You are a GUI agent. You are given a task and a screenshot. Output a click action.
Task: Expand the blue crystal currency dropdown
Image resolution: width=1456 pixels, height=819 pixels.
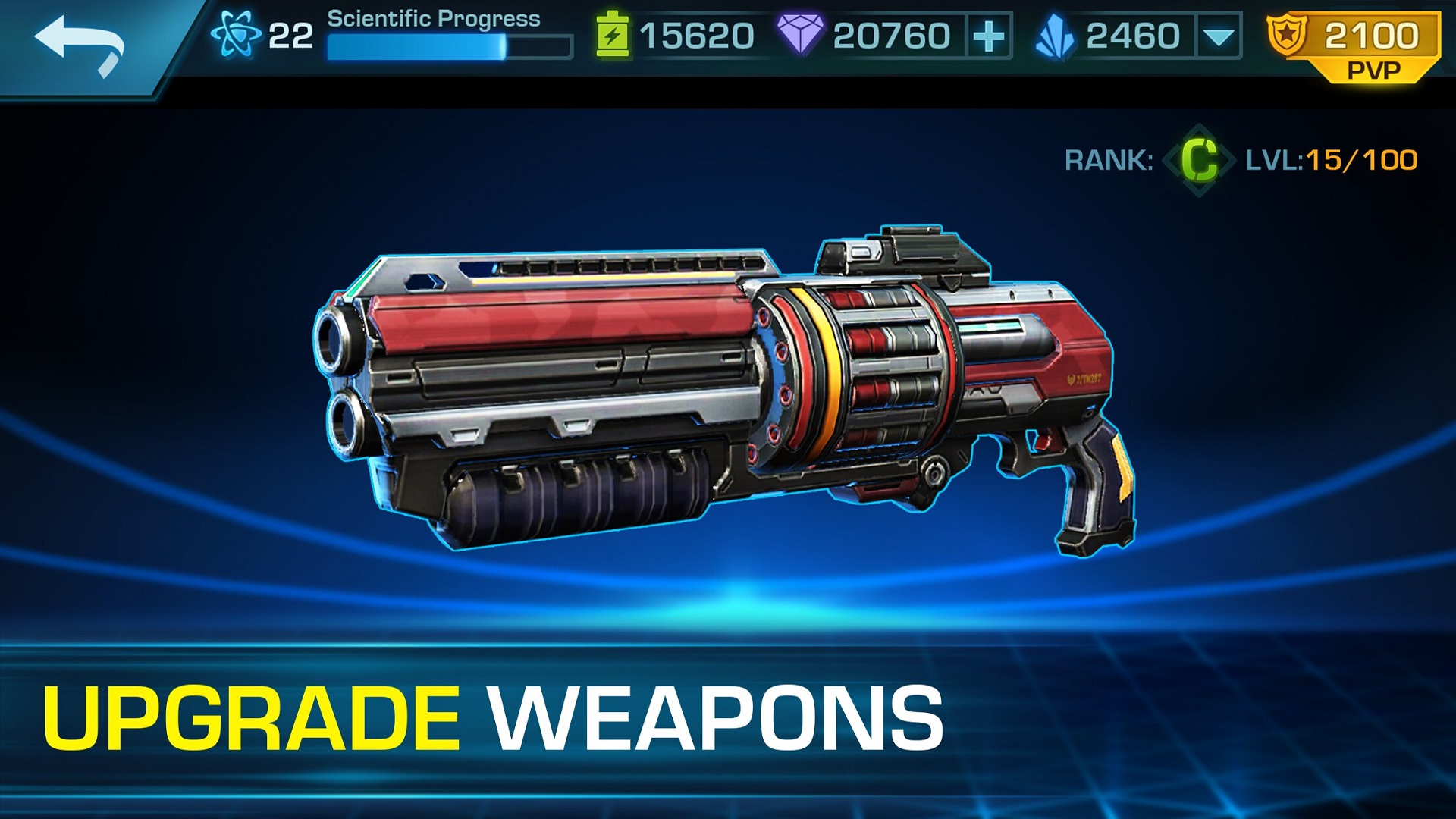click(x=1218, y=36)
